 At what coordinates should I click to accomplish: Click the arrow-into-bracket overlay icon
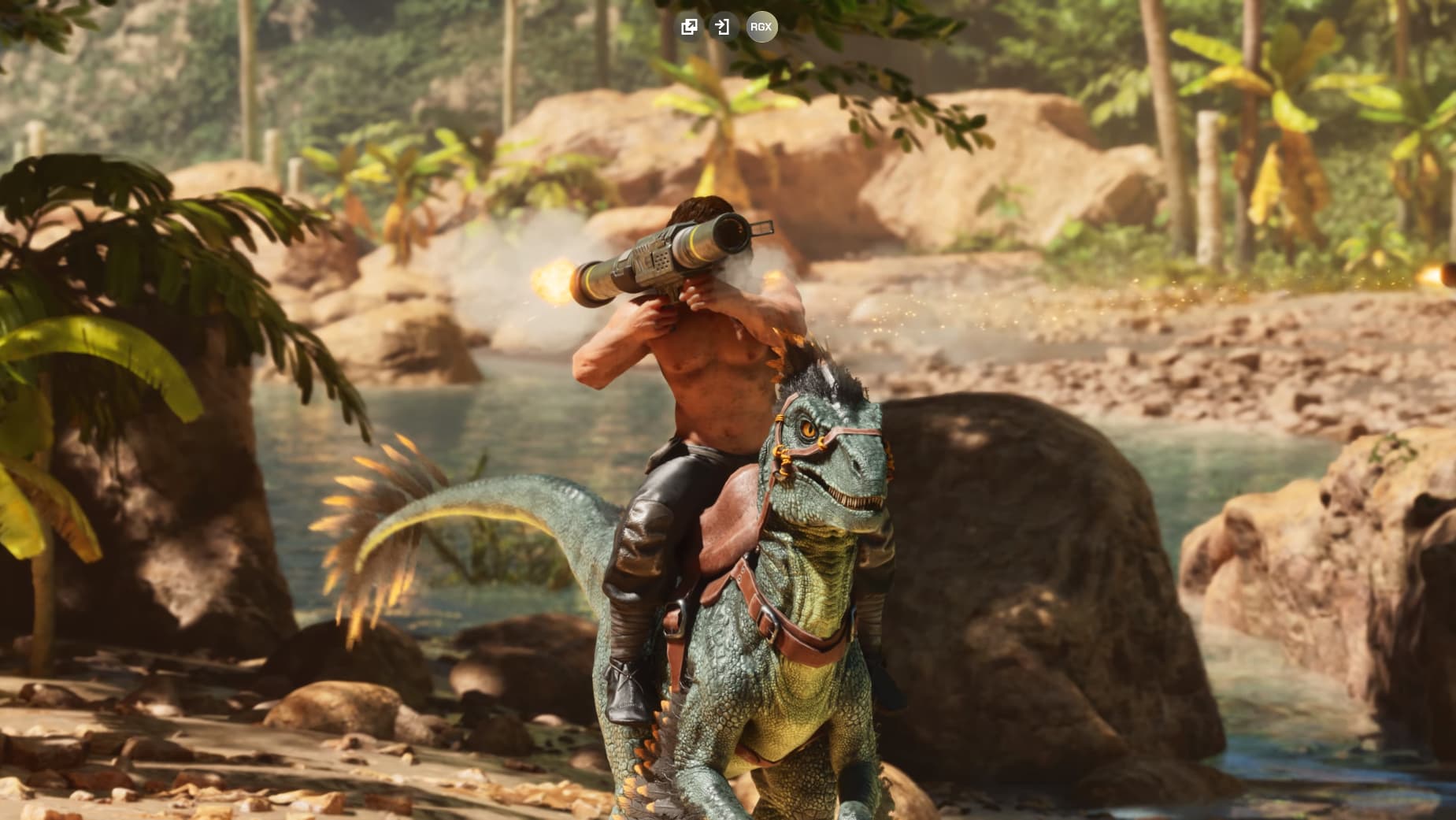pos(721,27)
